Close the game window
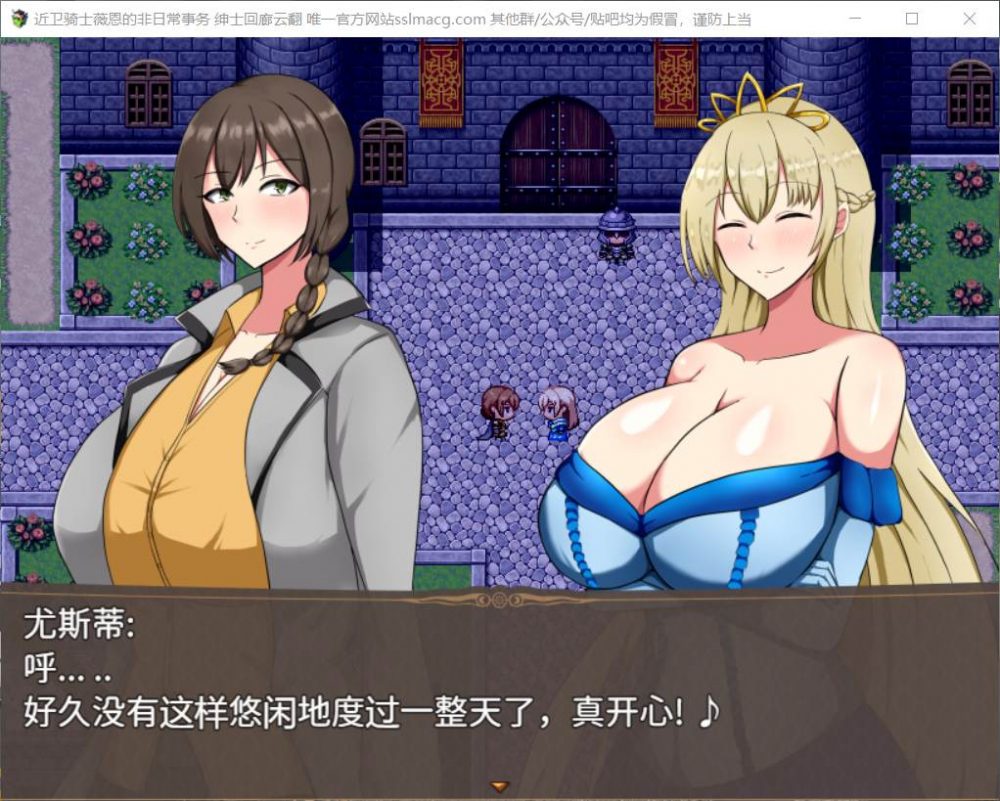The image size is (1000, 801). tap(968, 18)
